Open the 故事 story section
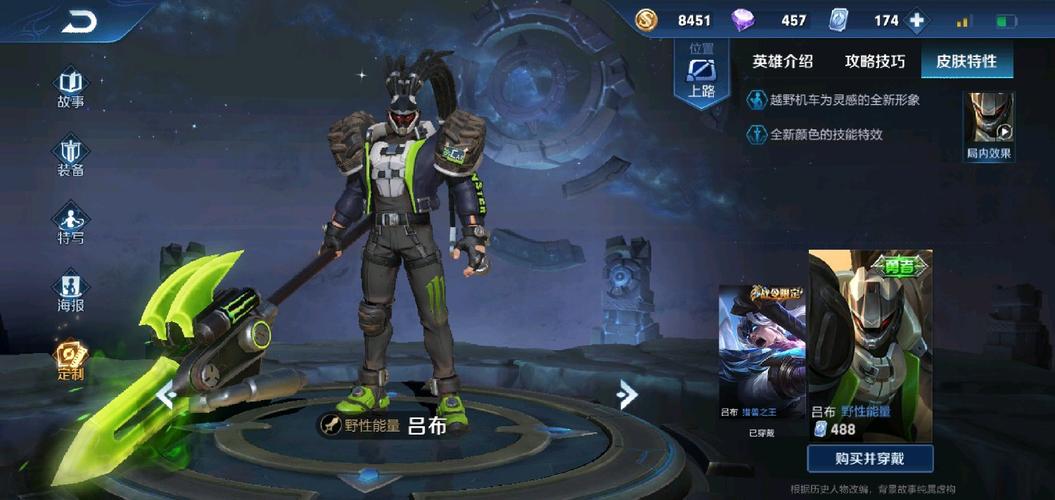The width and height of the screenshot is (1055, 500). coord(70,87)
